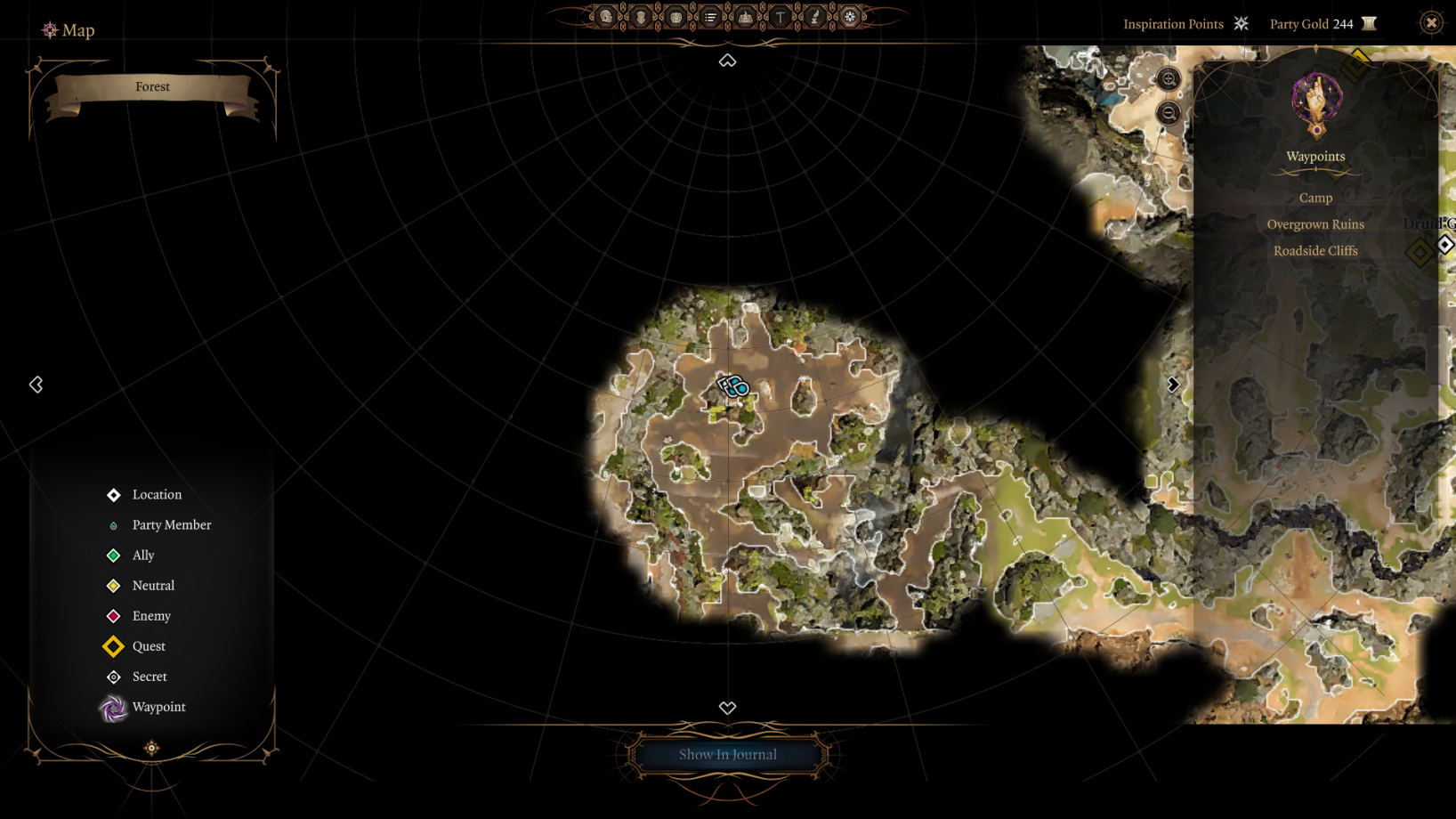Open the settings gear in the toolbar

click(x=850, y=17)
